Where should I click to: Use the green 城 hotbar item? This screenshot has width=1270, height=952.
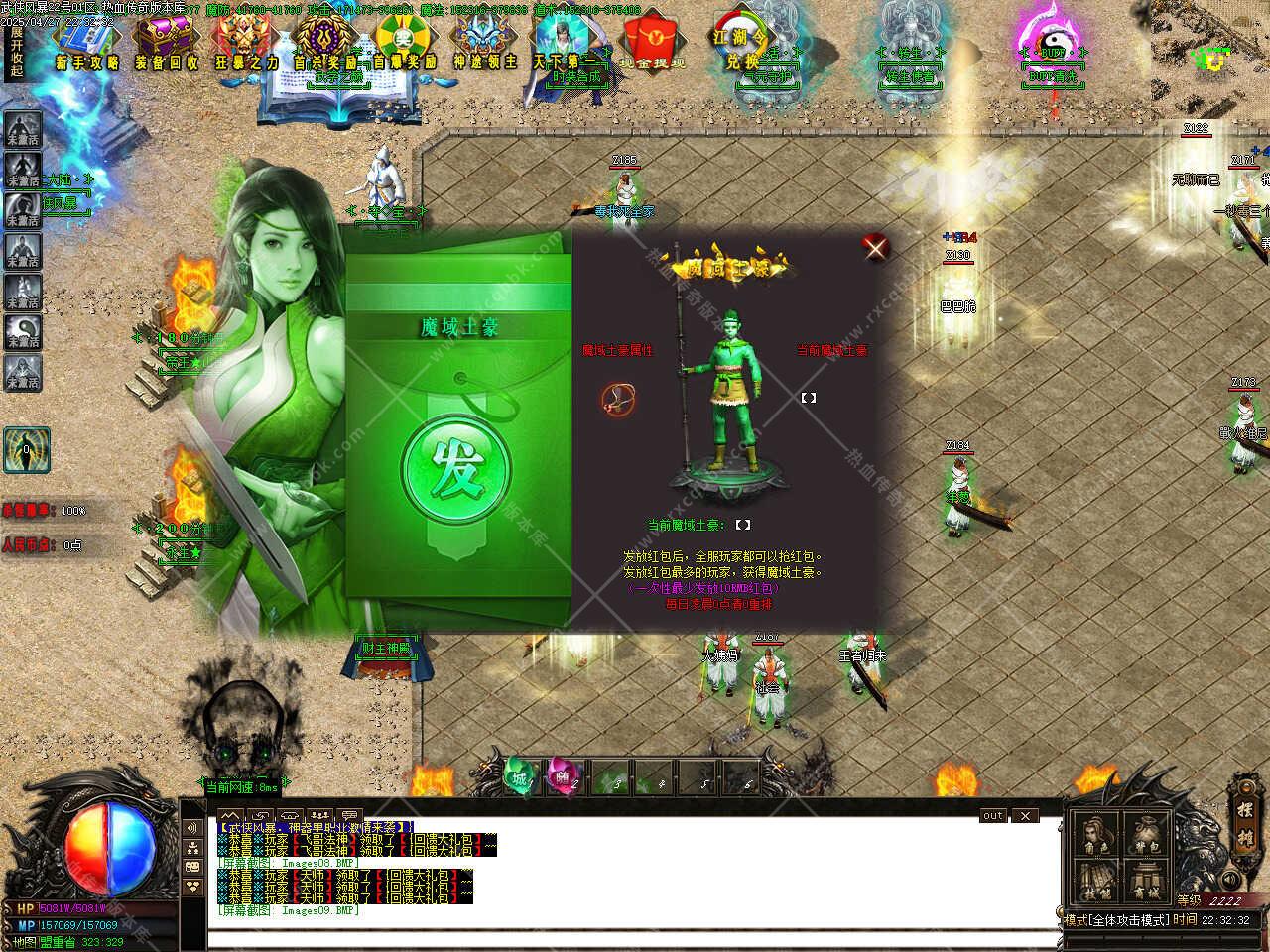click(518, 775)
